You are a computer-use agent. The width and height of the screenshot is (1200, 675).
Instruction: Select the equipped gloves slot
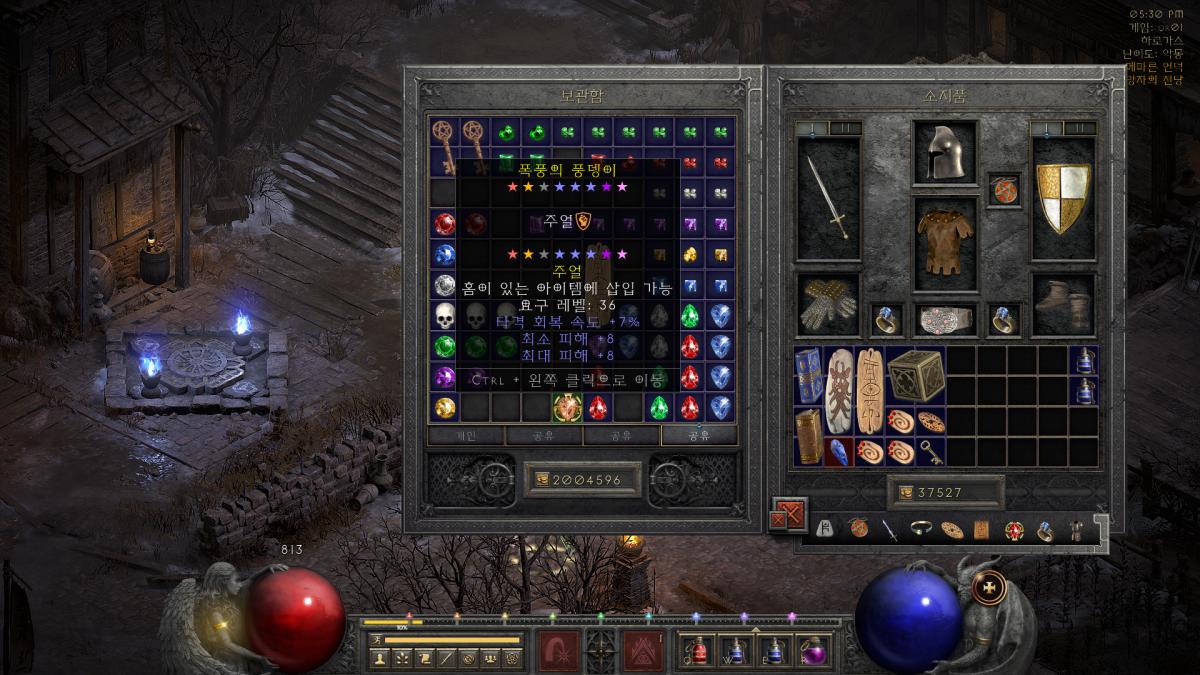pos(828,303)
